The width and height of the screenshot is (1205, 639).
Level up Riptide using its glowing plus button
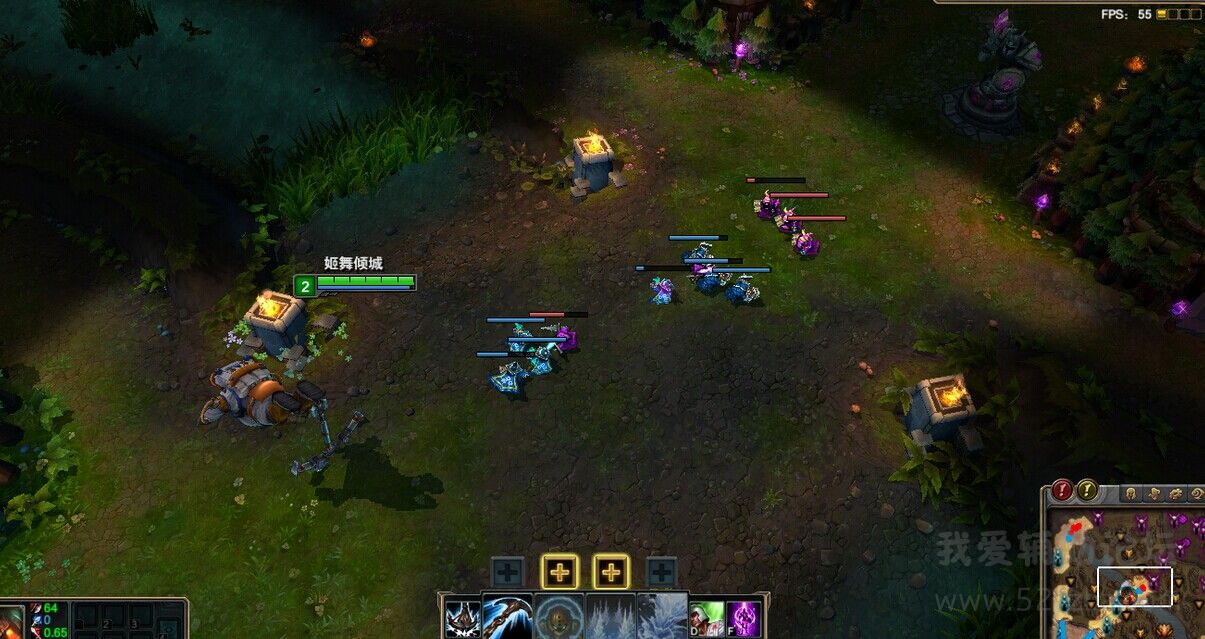click(611, 573)
